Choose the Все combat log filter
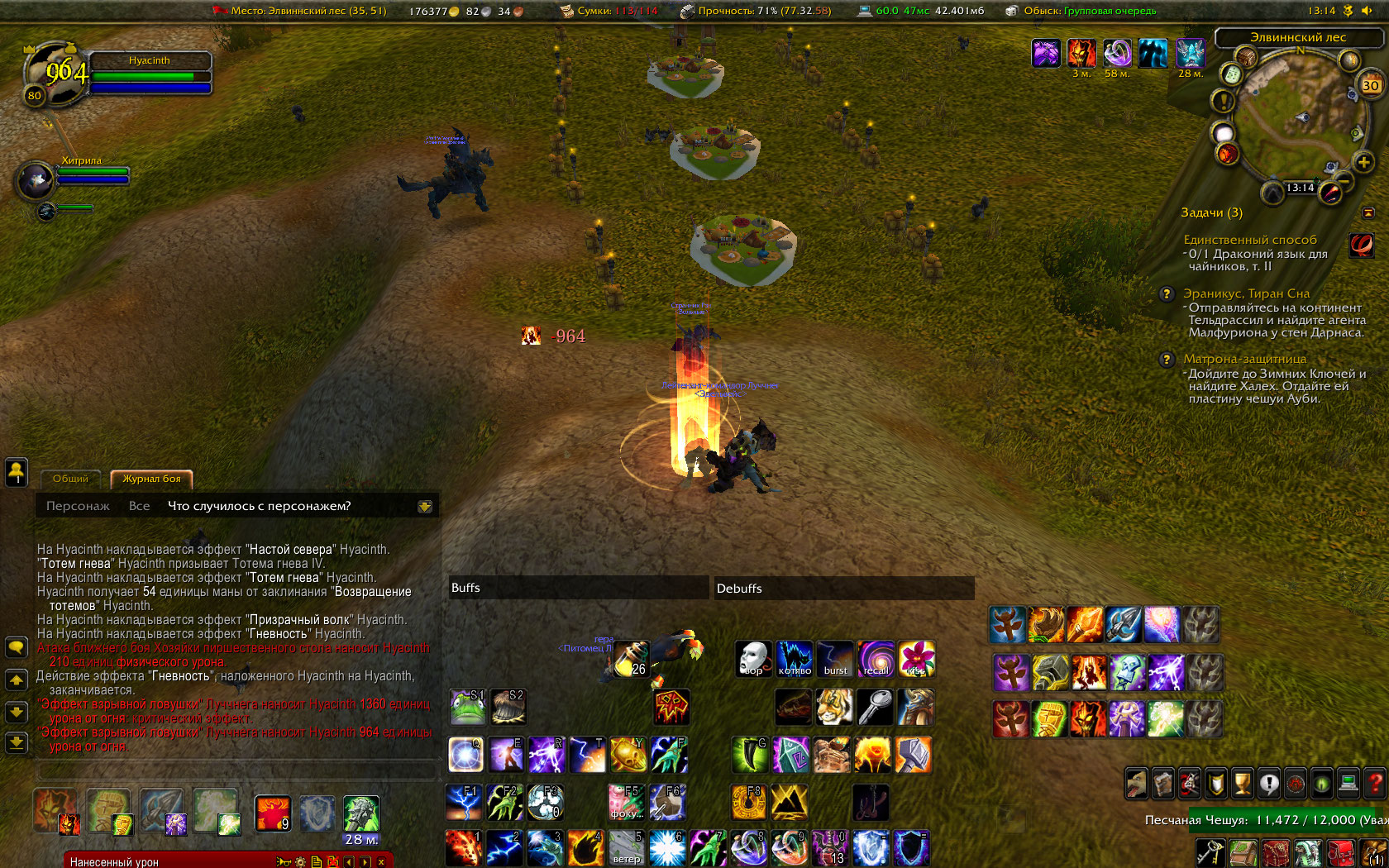Image resolution: width=1389 pixels, height=868 pixels. pos(139,506)
